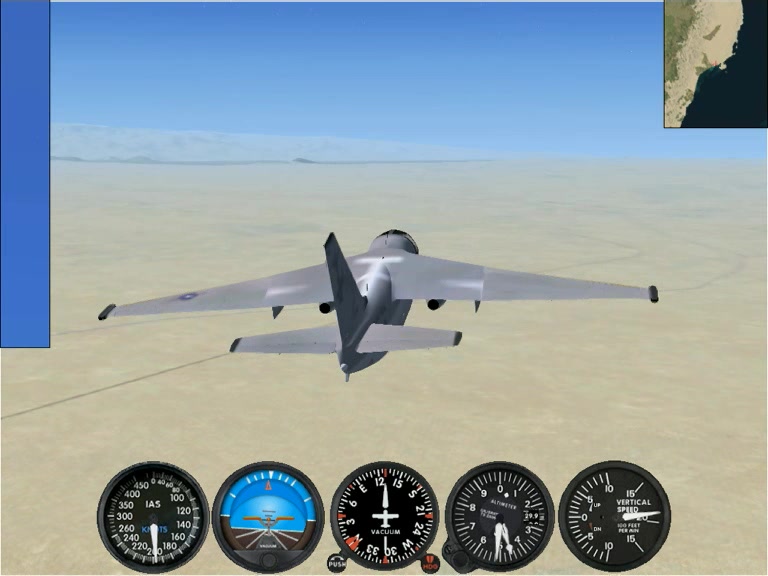Turn the PUSH knob on heading gauge
Image resolution: width=768 pixels, height=576 pixels.
tap(335, 563)
